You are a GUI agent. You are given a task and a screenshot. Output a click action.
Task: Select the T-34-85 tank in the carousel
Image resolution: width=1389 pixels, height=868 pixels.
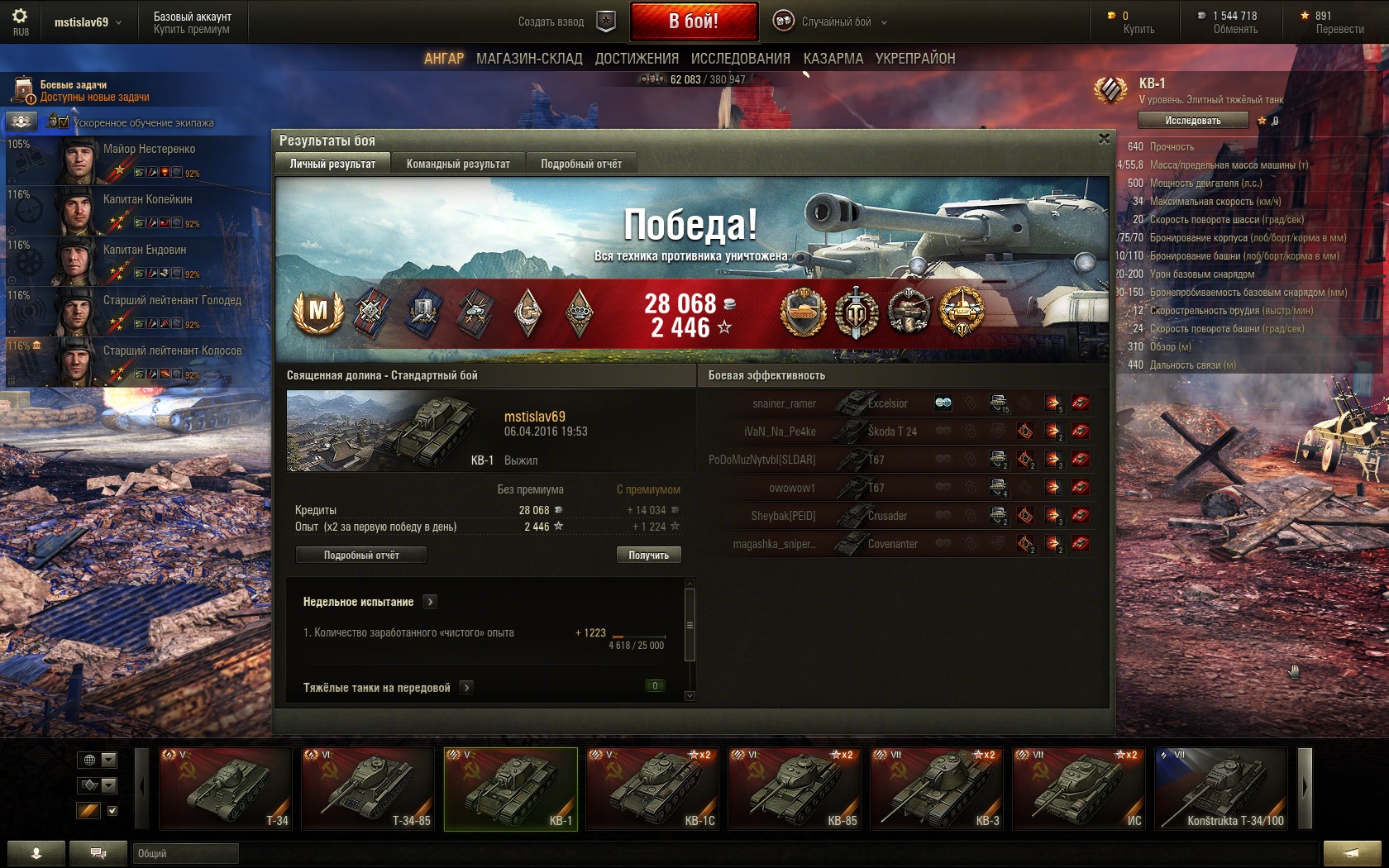pos(368,788)
